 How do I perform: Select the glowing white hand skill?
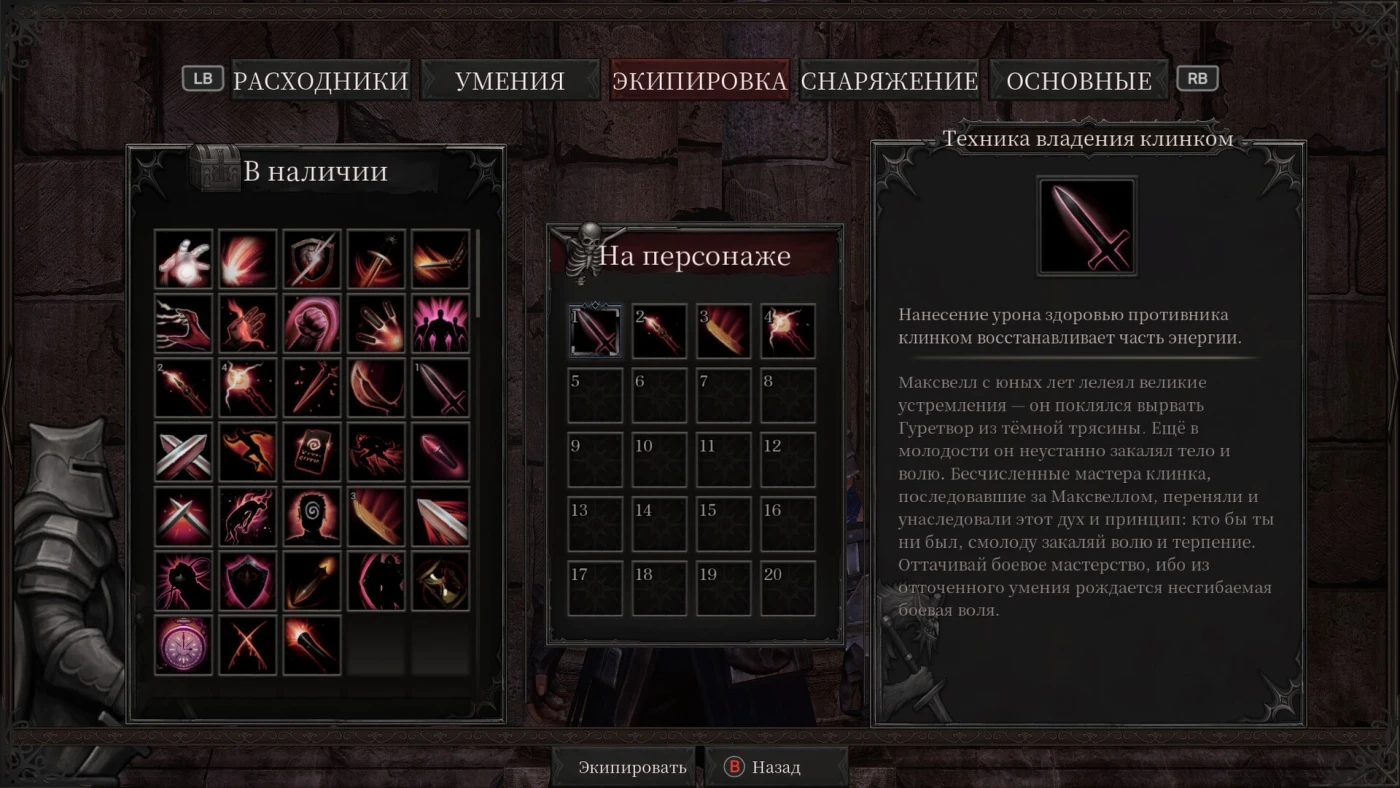point(184,259)
